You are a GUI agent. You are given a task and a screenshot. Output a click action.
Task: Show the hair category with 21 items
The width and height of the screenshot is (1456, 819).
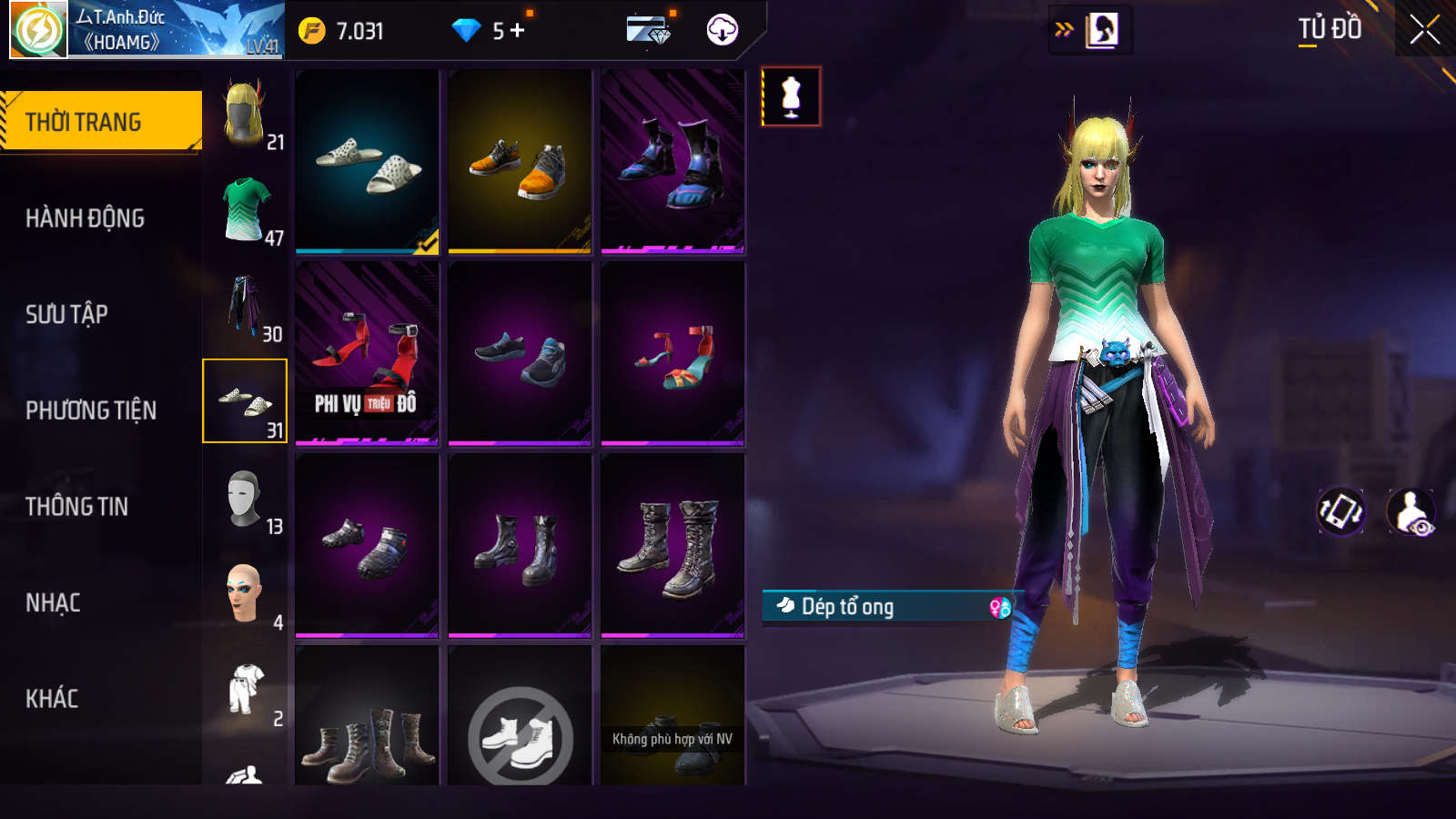[x=246, y=114]
